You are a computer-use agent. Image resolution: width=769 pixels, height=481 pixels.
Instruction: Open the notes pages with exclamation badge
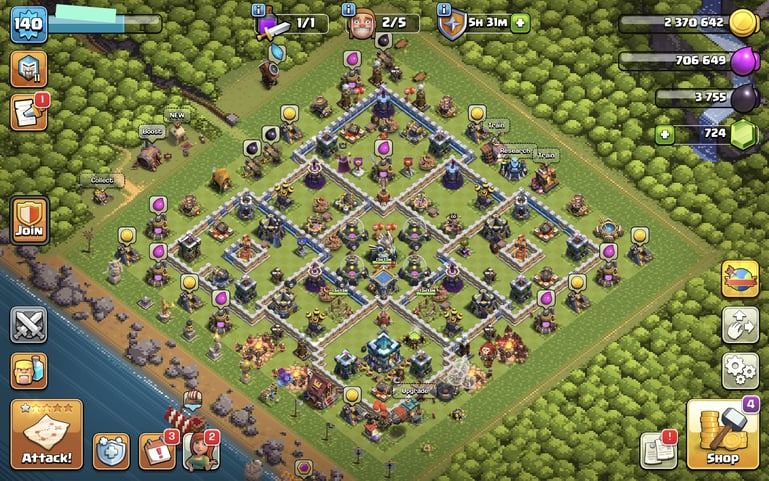coord(659,450)
